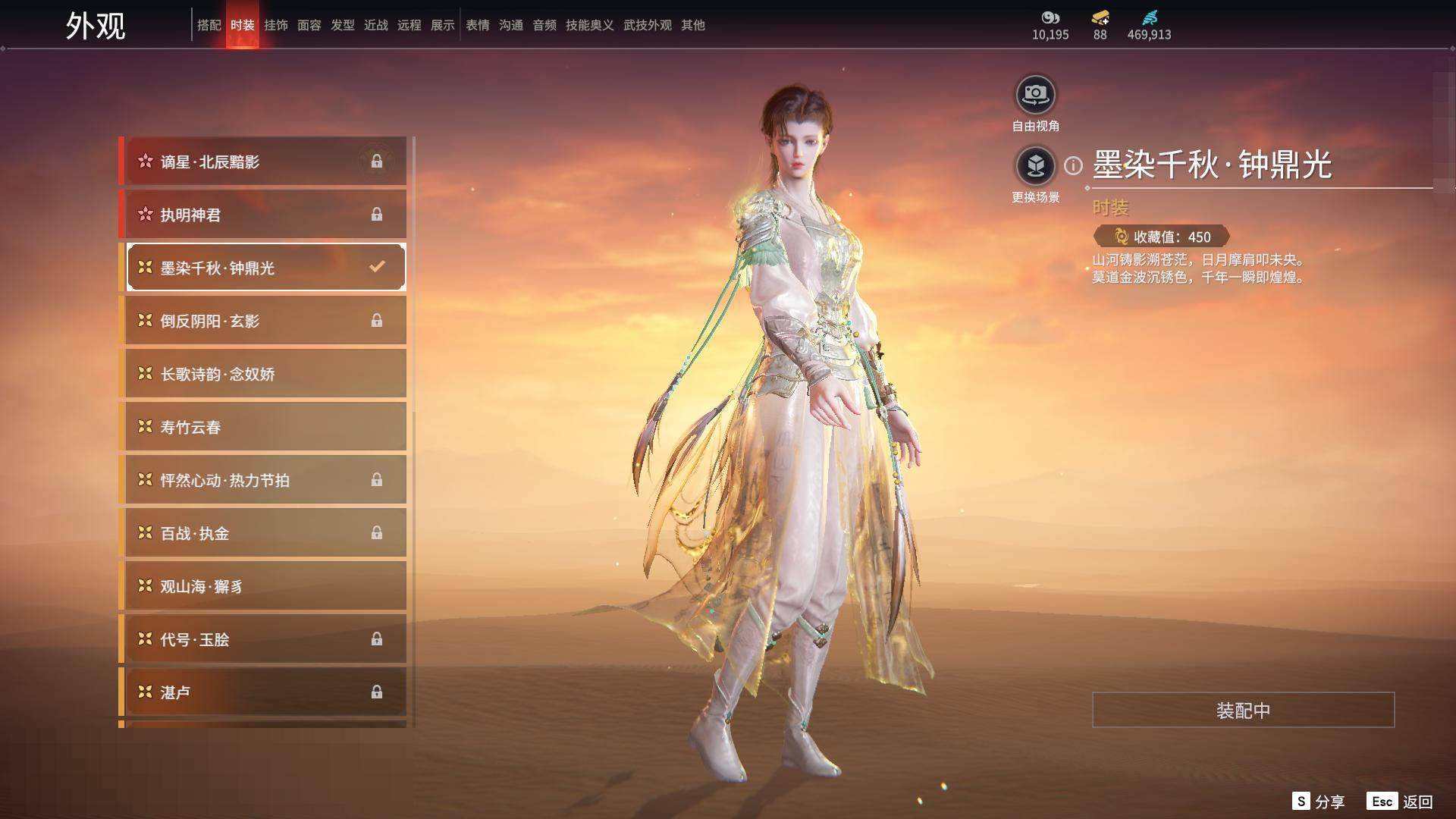The width and height of the screenshot is (1456, 819).
Task: Switch to the 搭配 tab
Action: [x=209, y=25]
